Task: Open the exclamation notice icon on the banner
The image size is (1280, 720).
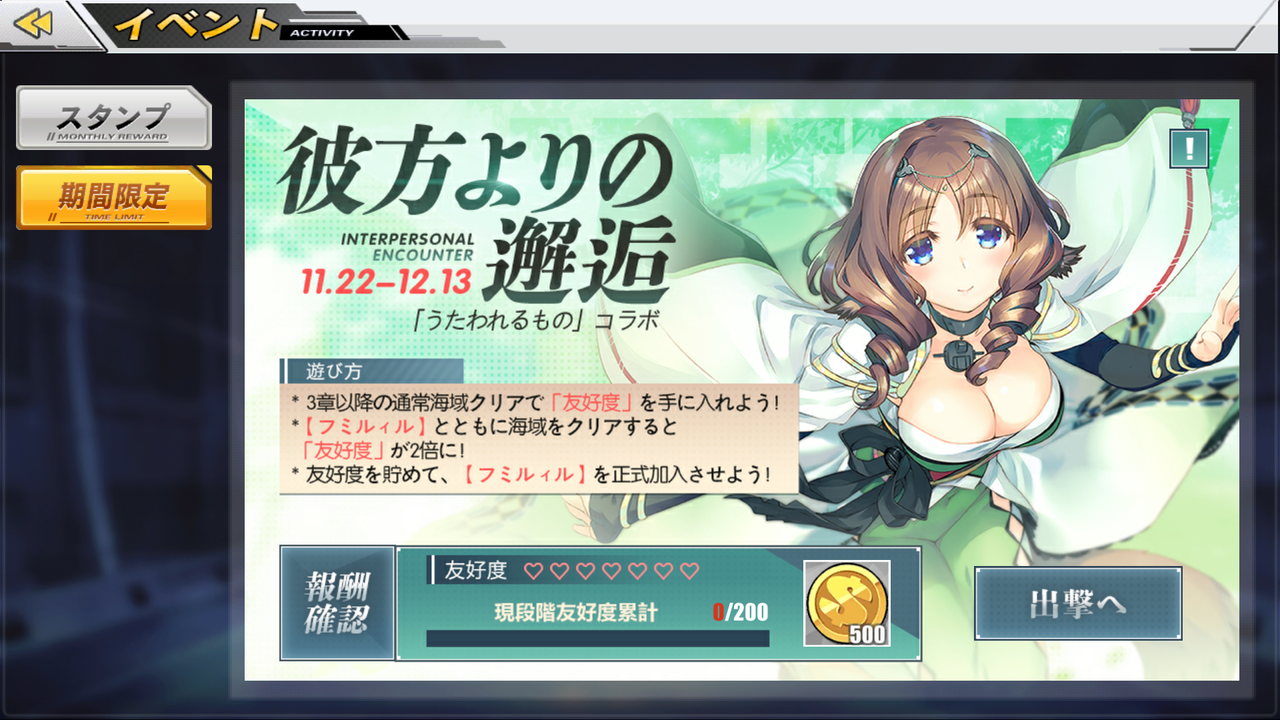Action: [x=1189, y=148]
